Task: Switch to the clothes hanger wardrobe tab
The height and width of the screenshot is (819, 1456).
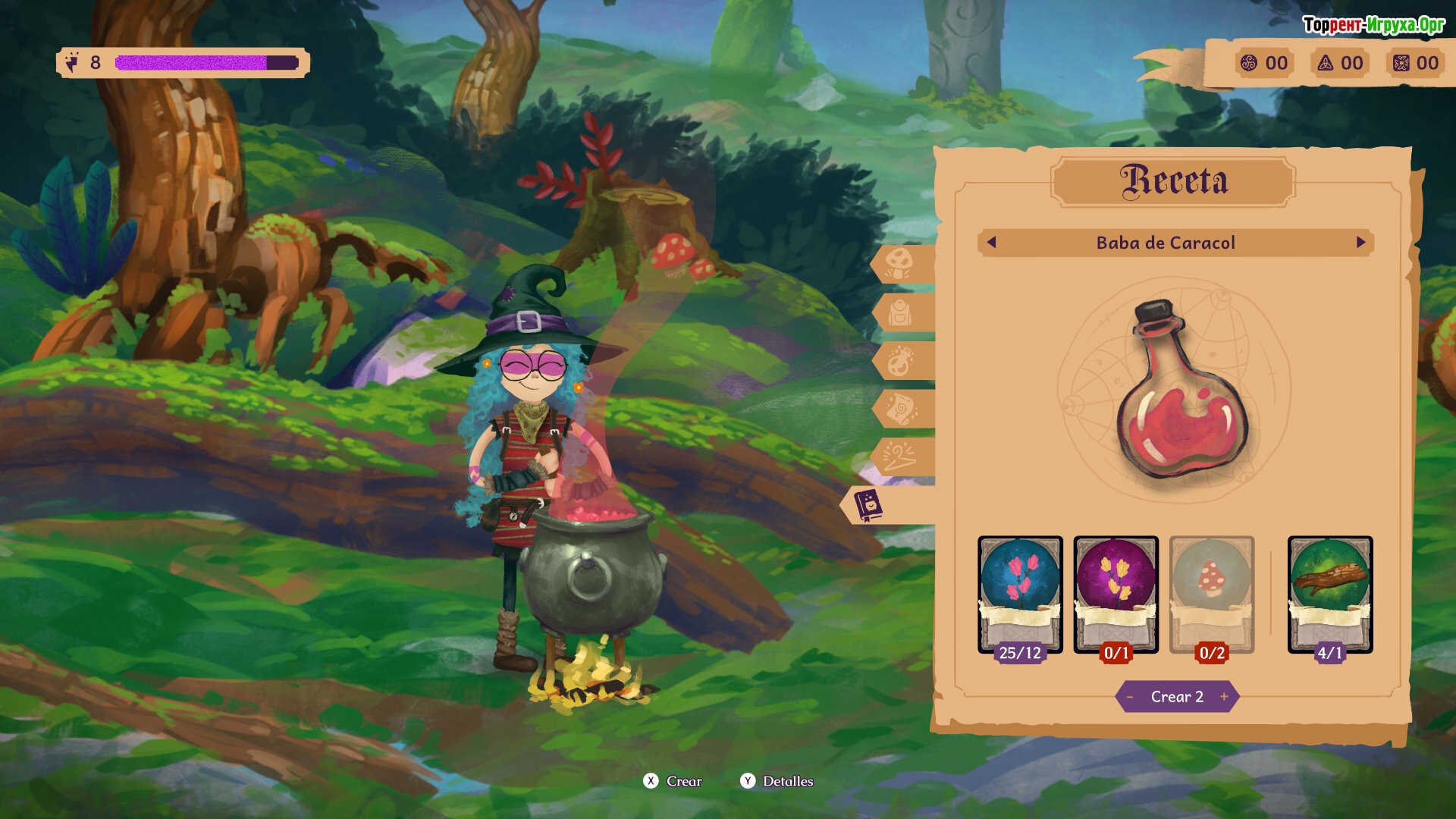Action: coord(900,457)
